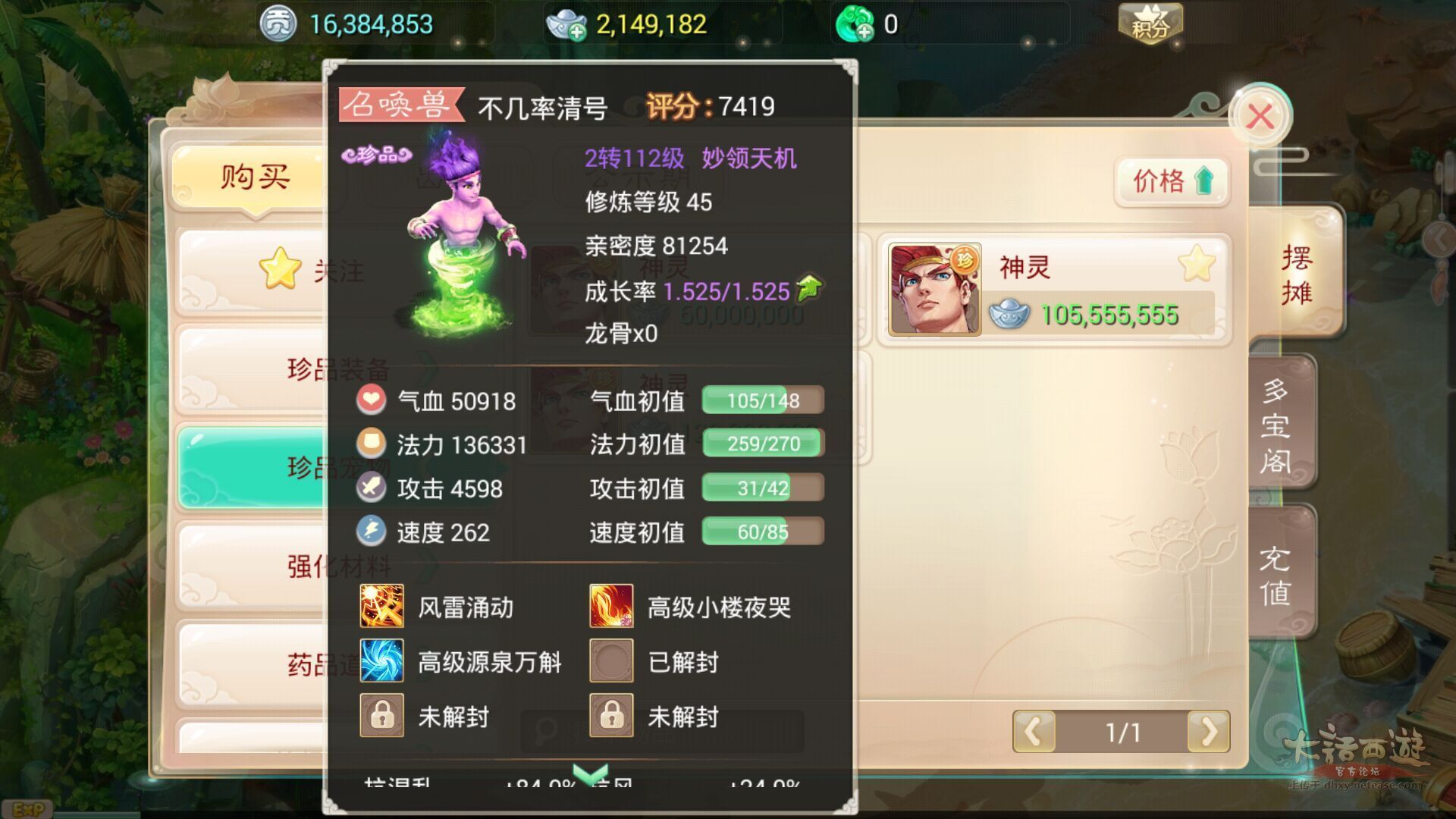The image size is (1456, 819).
Task: Open the 摆摊 side tab
Action: (x=1296, y=275)
